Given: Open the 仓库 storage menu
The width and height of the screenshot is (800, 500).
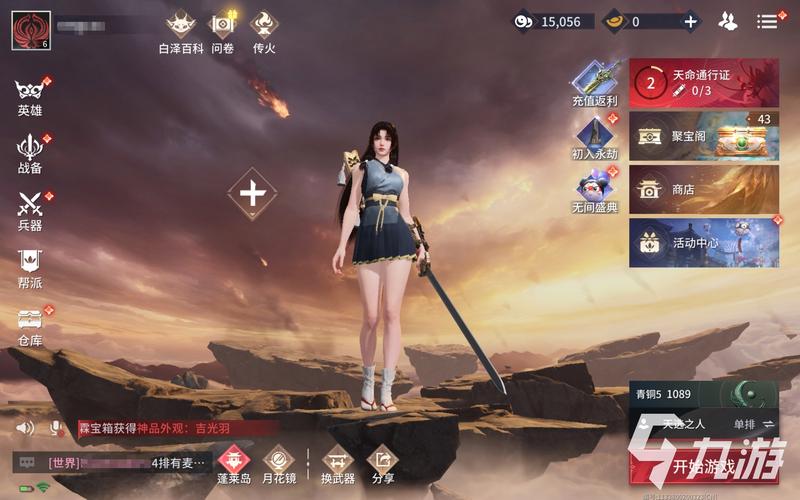Looking at the screenshot, I should (30, 326).
